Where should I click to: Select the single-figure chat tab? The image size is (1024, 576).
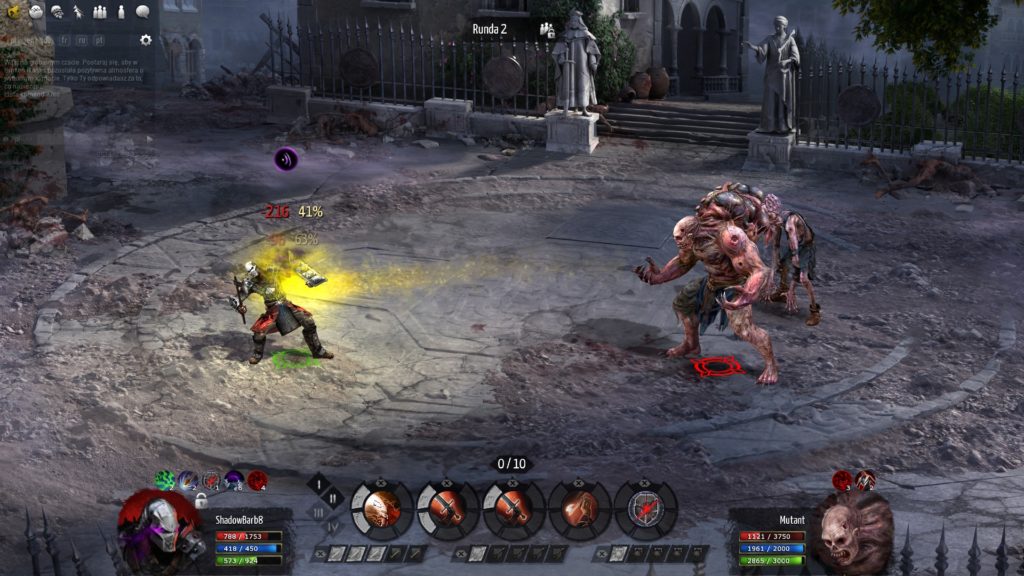[121, 12]
